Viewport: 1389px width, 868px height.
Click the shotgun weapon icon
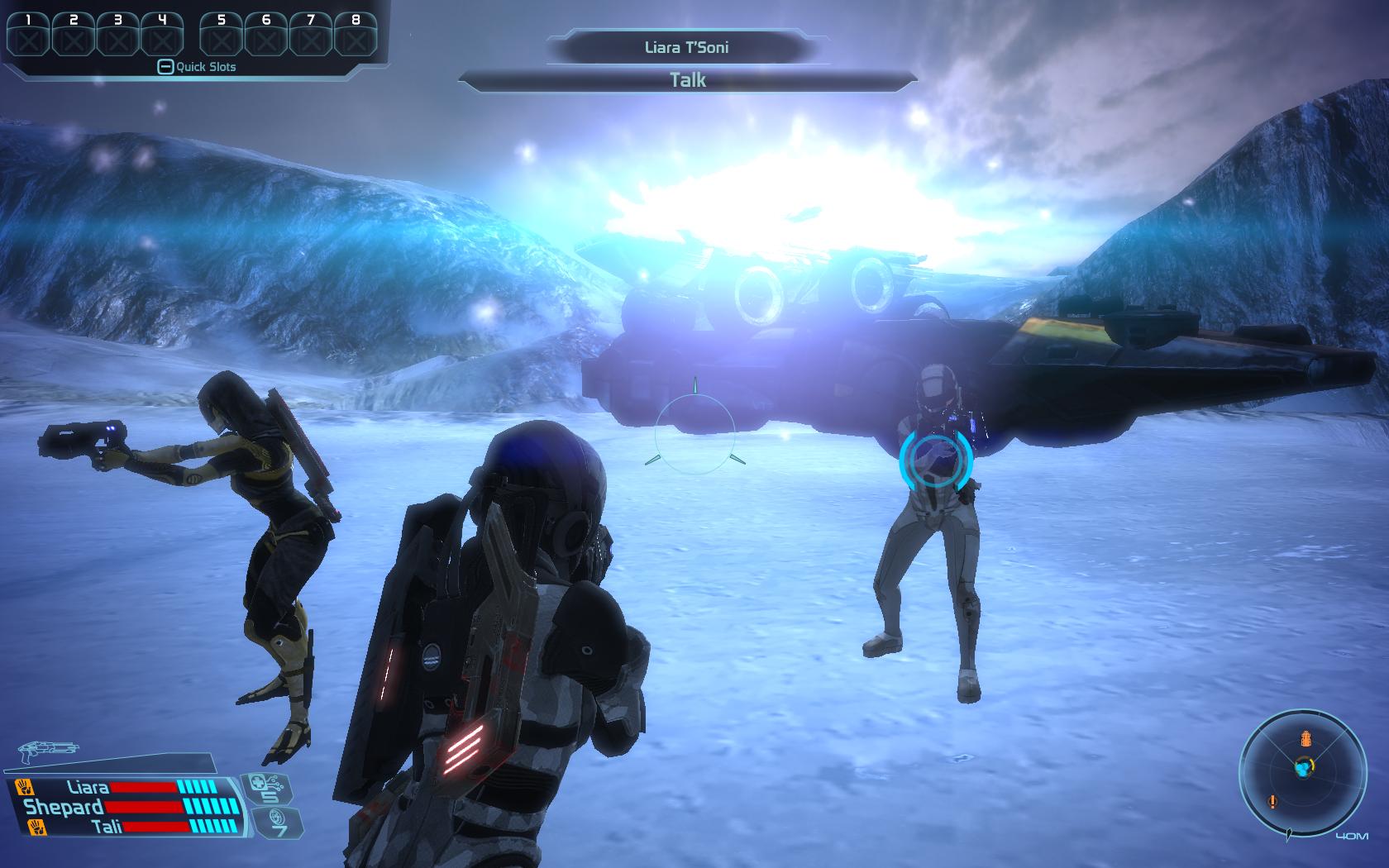(47, 751)
